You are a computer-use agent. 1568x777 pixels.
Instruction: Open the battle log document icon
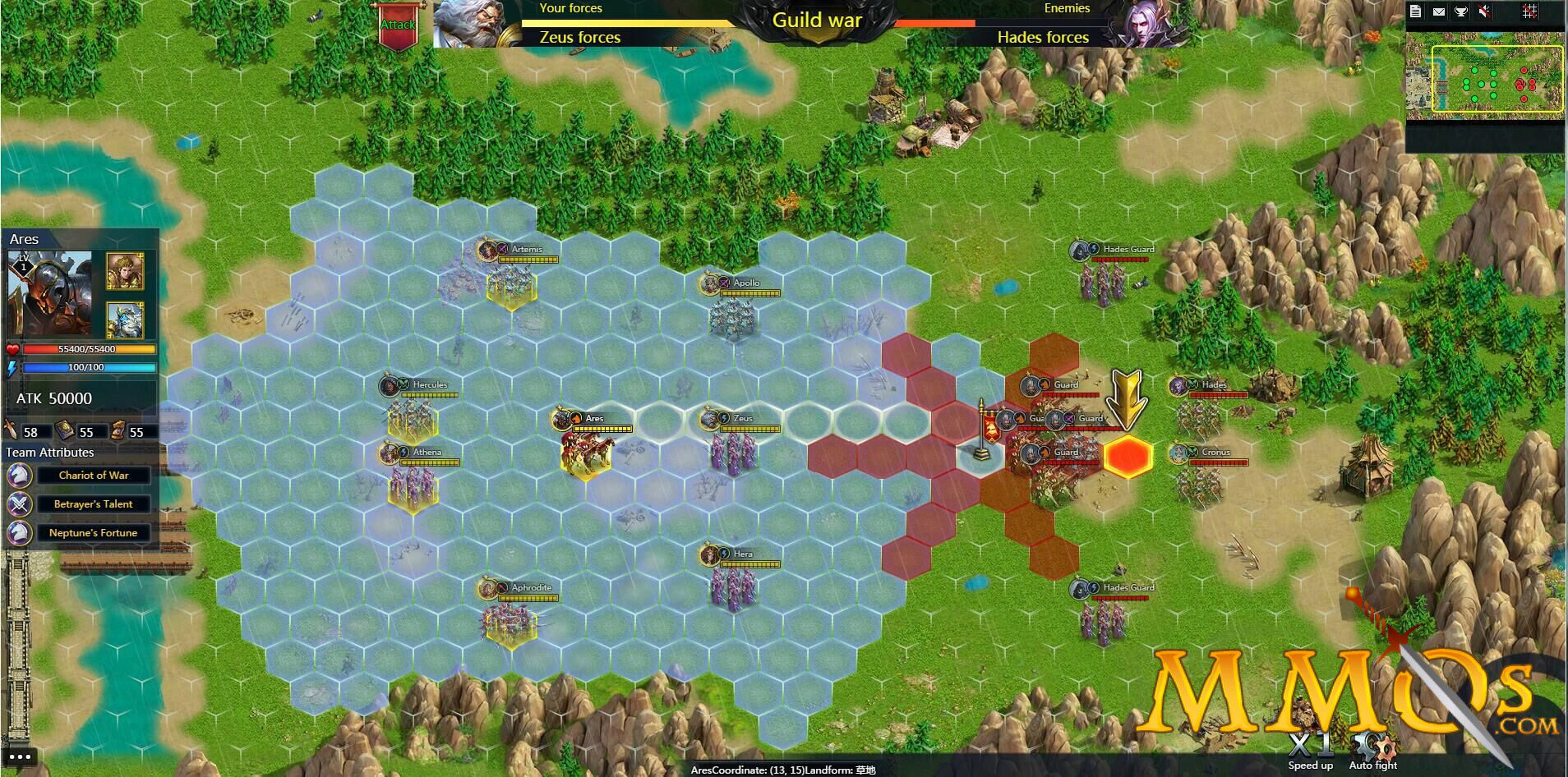(1414, 11)
